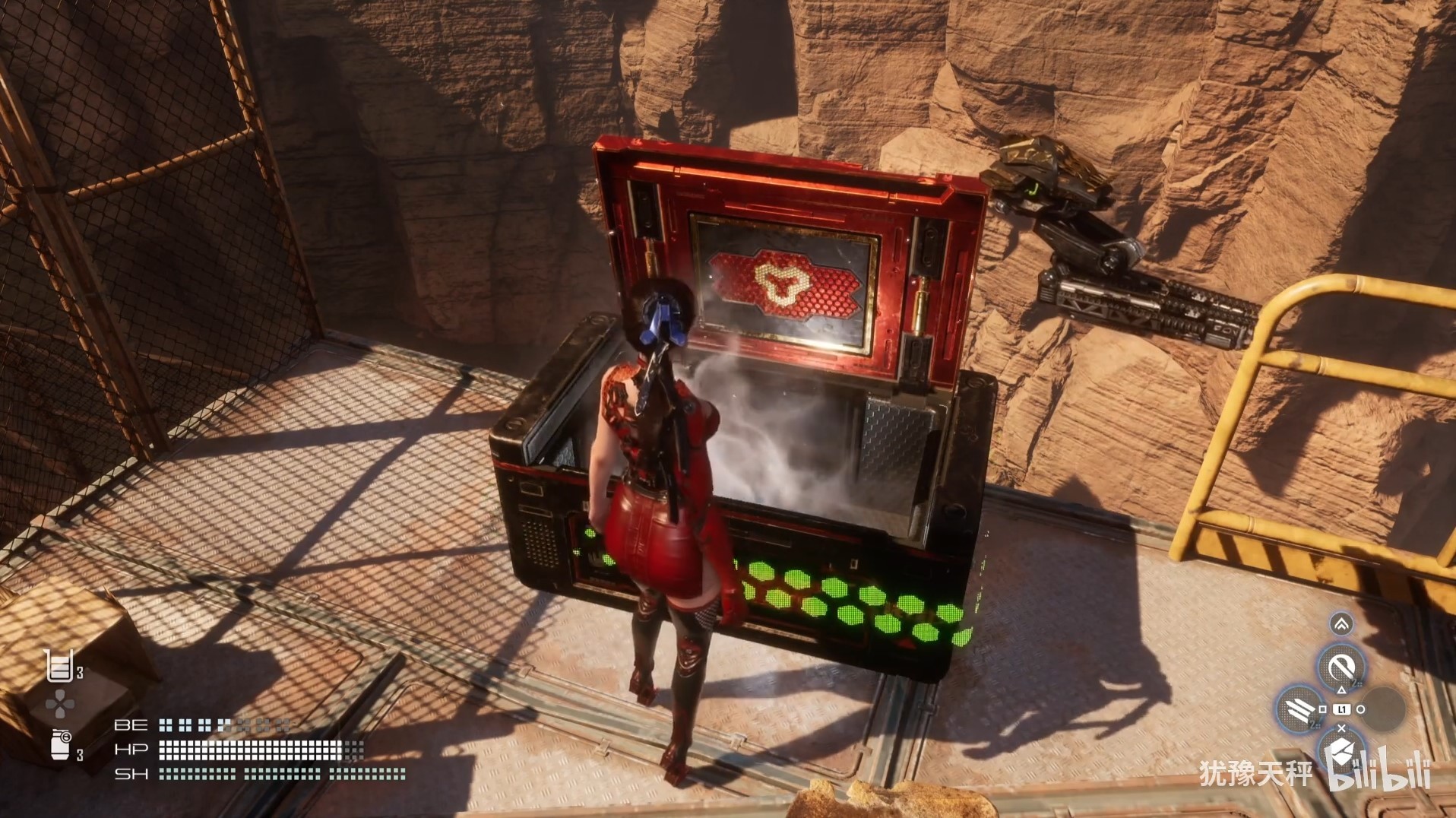Use the healing beaker potion item
Viewport: 1456px width, 818px height.
(60, 666)
